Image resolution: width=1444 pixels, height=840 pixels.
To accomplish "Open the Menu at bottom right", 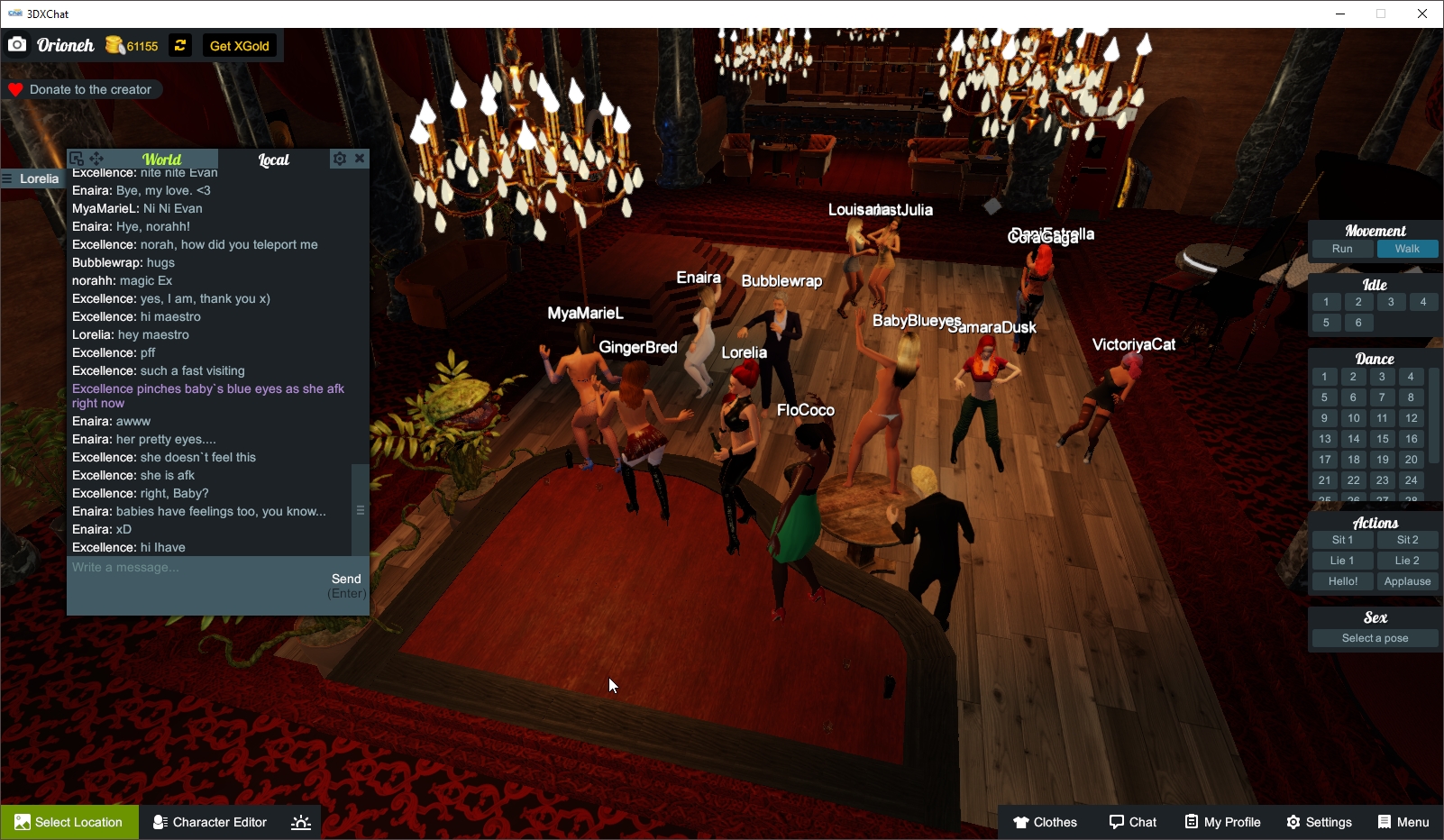I will pyautogui.click(x=1403, y=821).
